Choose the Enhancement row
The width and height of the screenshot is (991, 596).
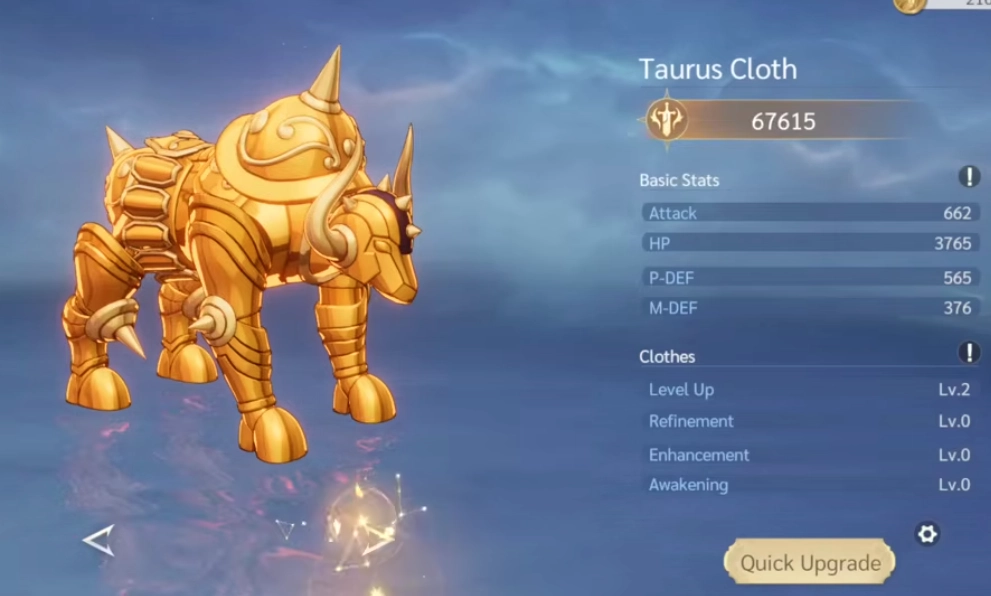coord(809,455)
